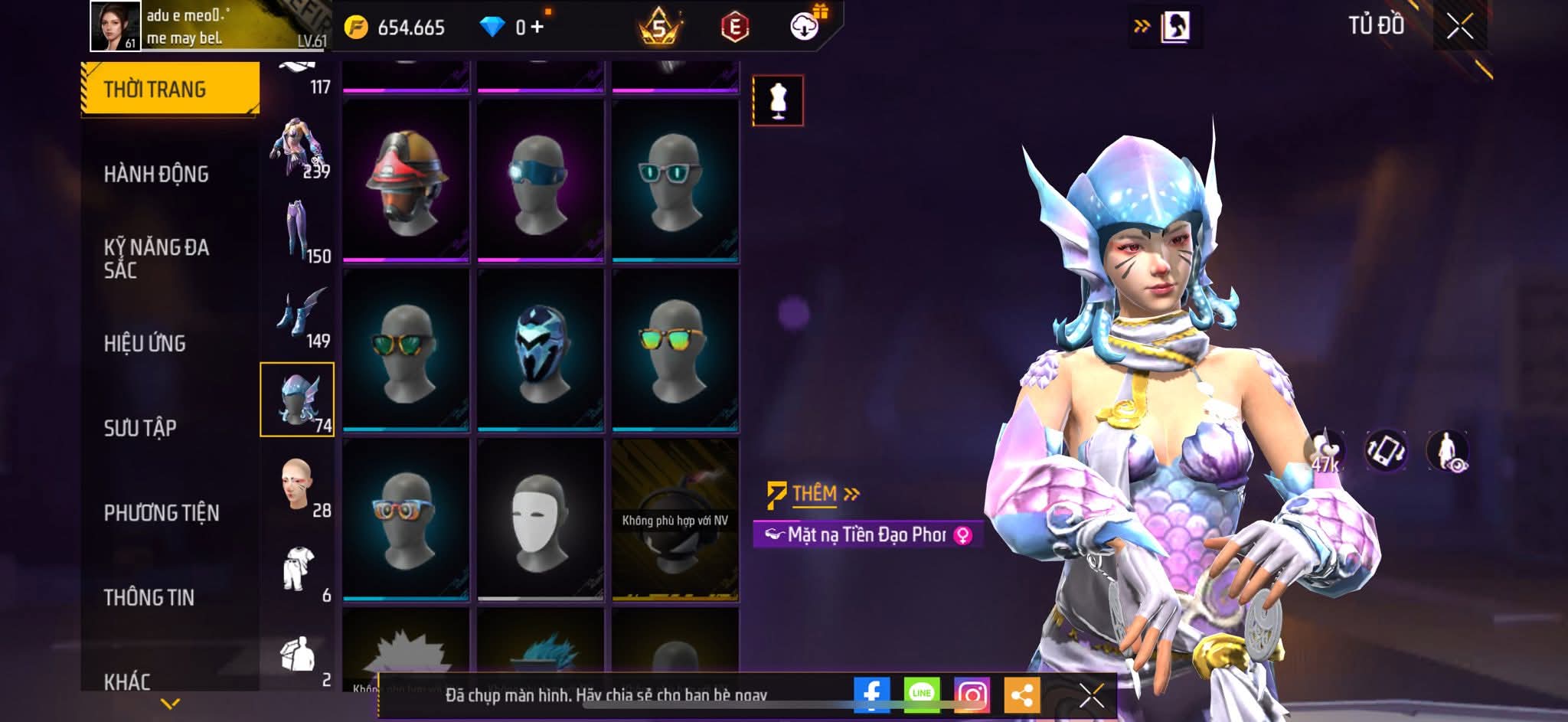Equip the red and yellow firefighter helmet
This screenshot has height=722, width=1568.
[x=406, y=181]
